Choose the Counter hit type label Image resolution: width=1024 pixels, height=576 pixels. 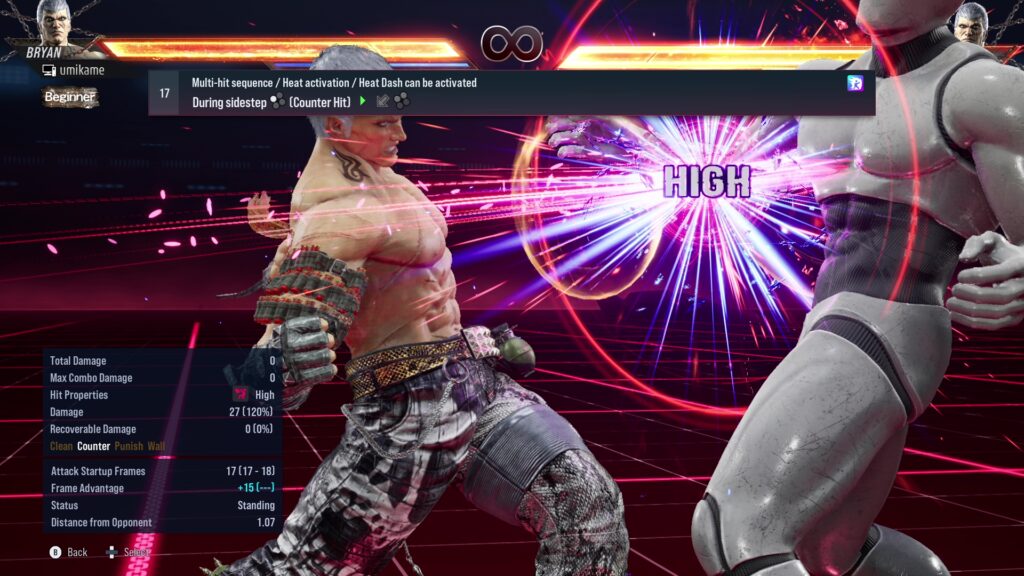(93, 446)
